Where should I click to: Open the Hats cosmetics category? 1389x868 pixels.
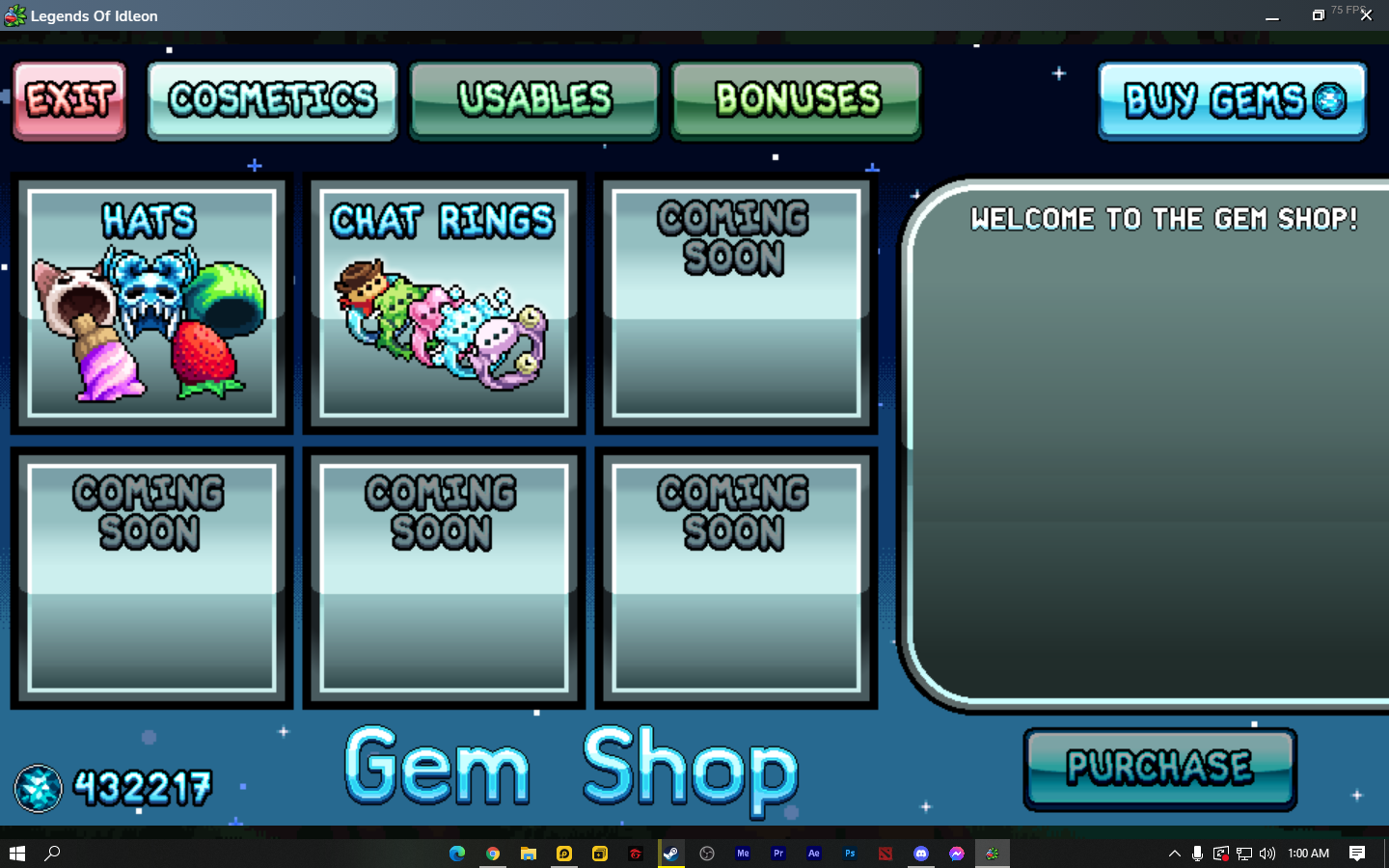pos(150,302)
